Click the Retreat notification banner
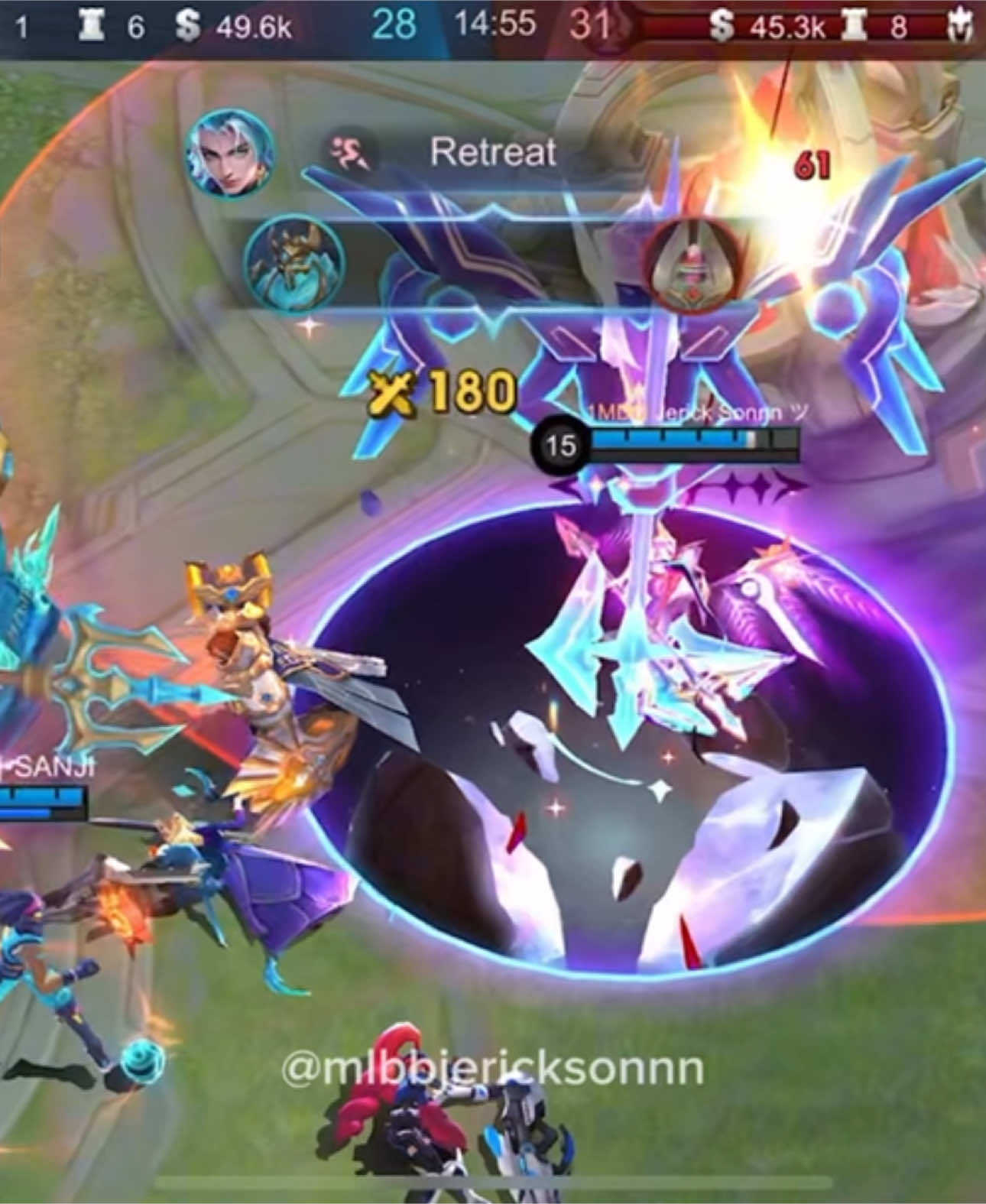The image size is (986, 1204). coord(493,152)
